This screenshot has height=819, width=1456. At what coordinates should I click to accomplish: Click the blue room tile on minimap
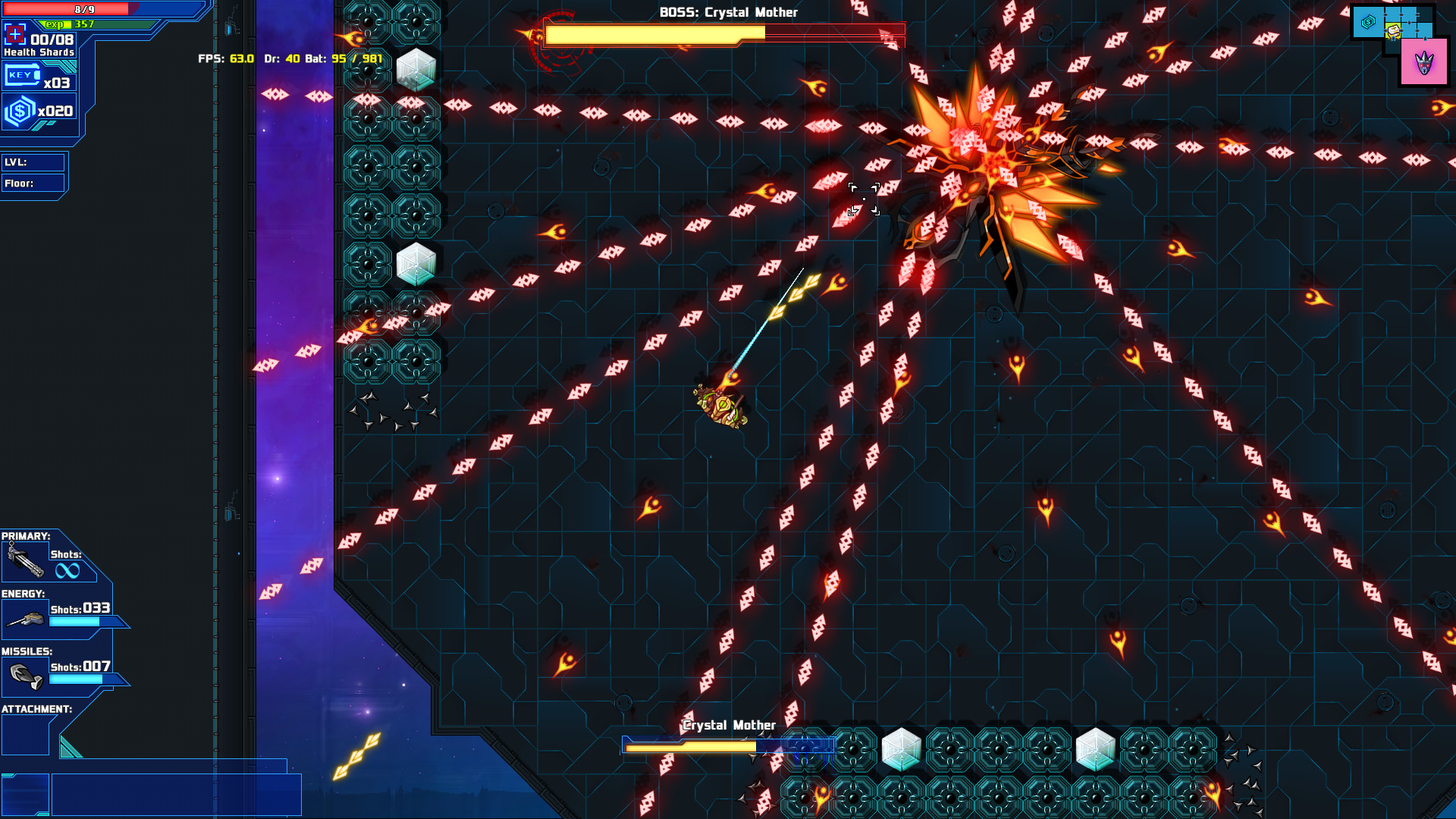coord(1367,23)
